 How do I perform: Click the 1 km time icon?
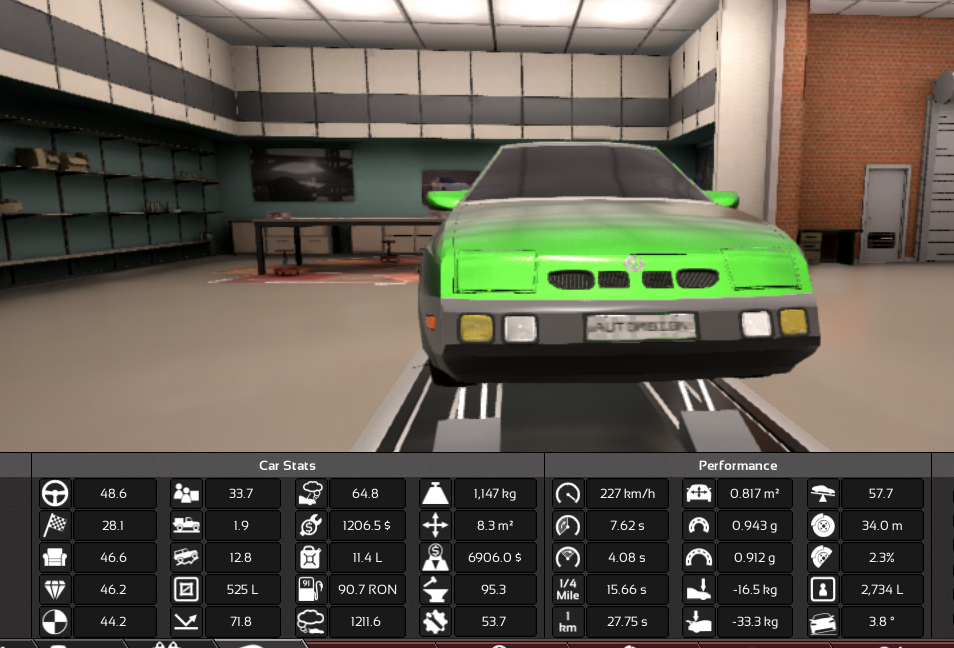(x=567, y=621)
